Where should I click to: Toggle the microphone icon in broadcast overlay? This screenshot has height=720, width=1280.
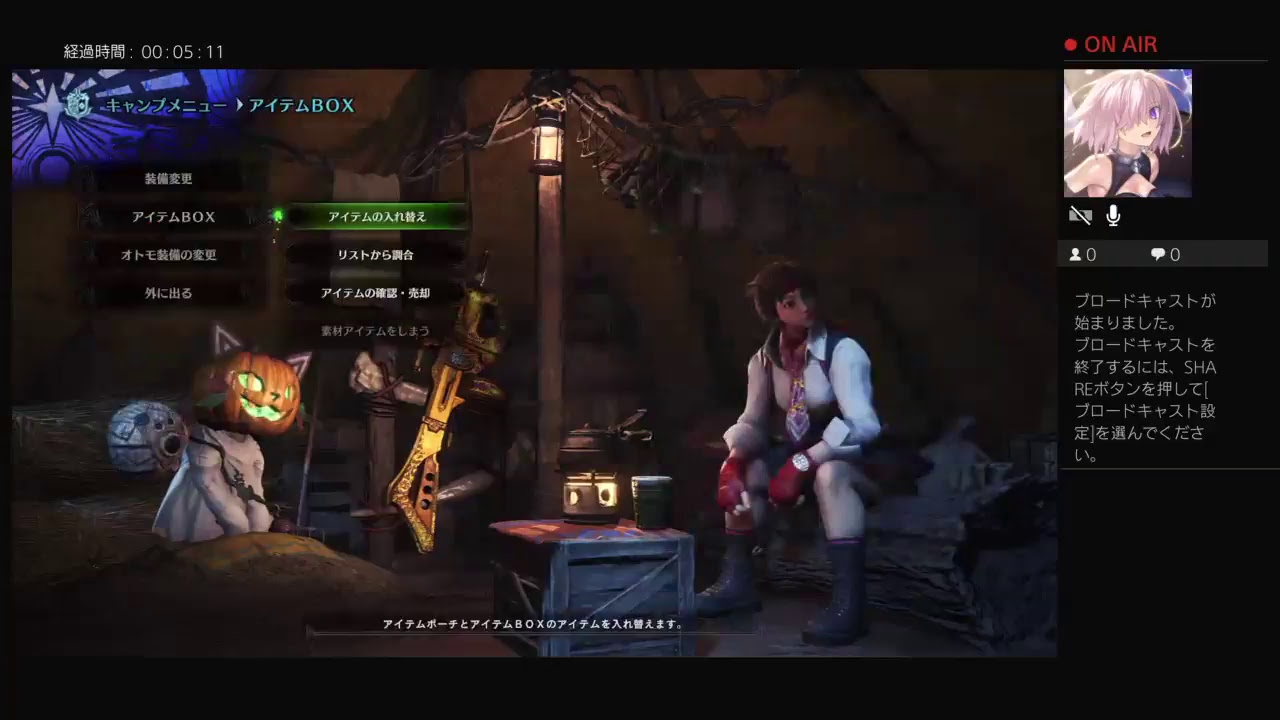pyautogui.click(x=1113, y=216)
